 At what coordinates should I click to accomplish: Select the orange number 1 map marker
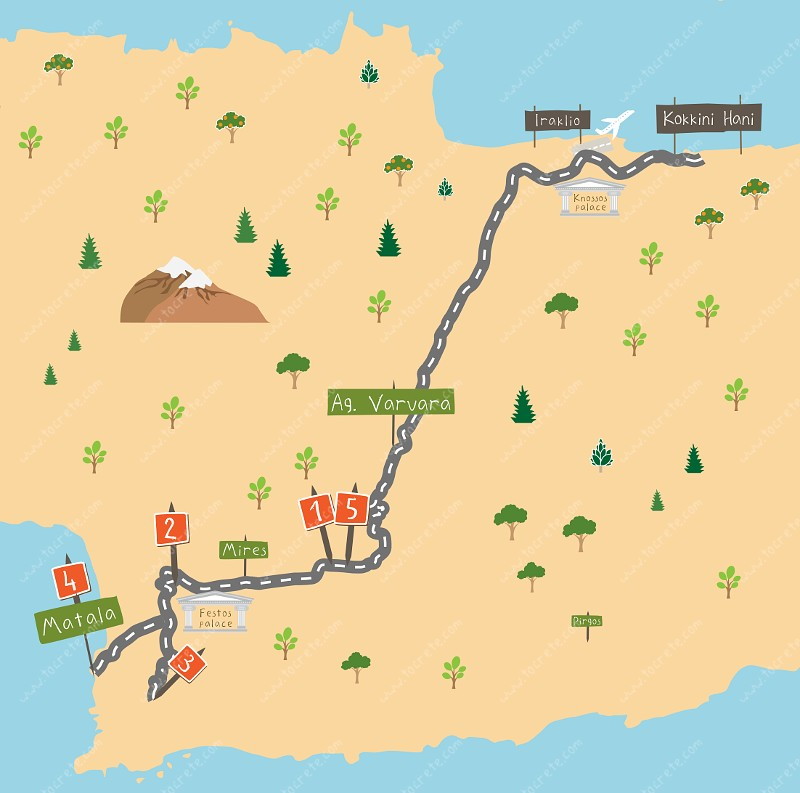click(x=318, y=512)
